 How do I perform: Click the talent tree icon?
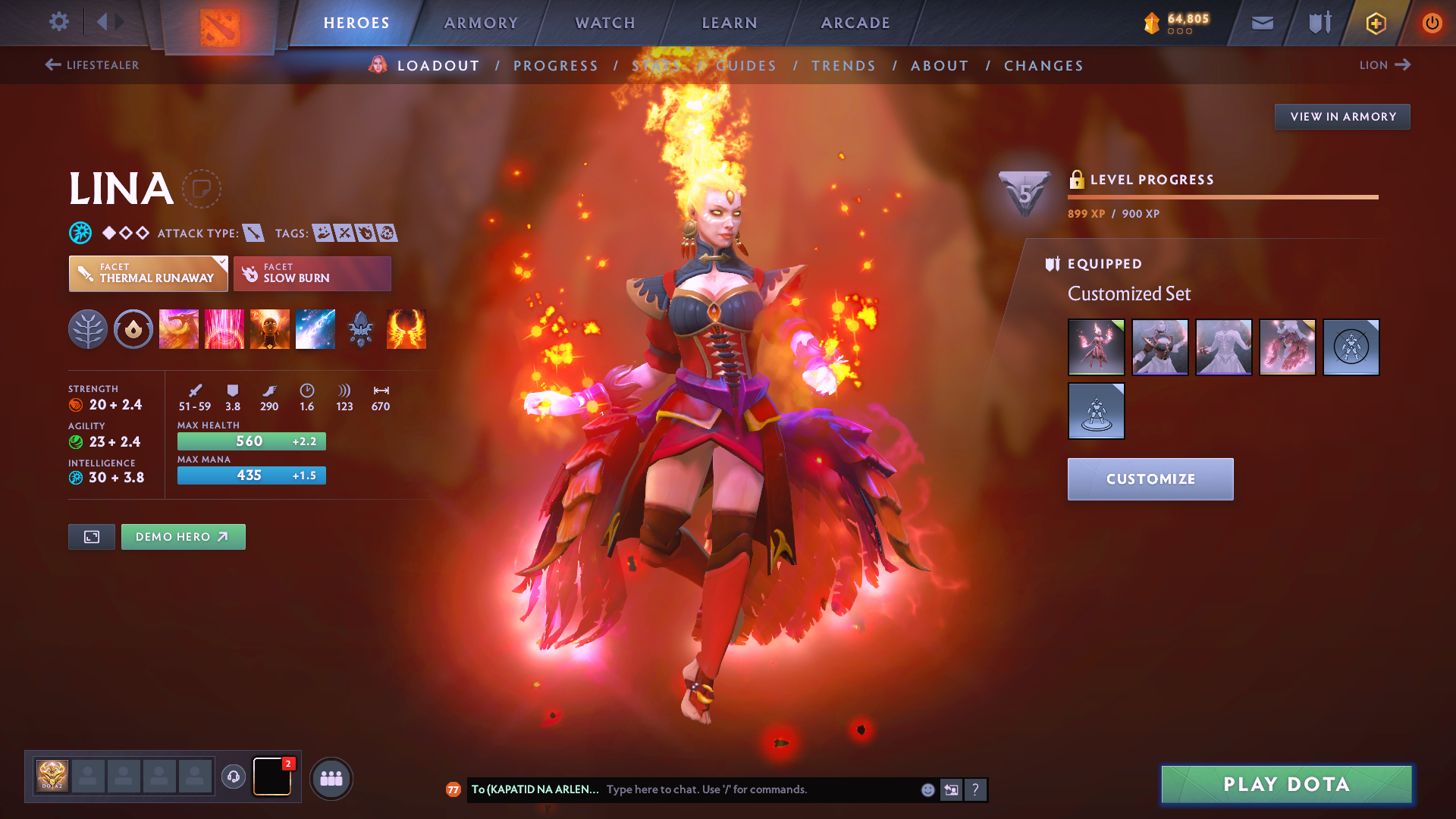(x=88, y=329)
